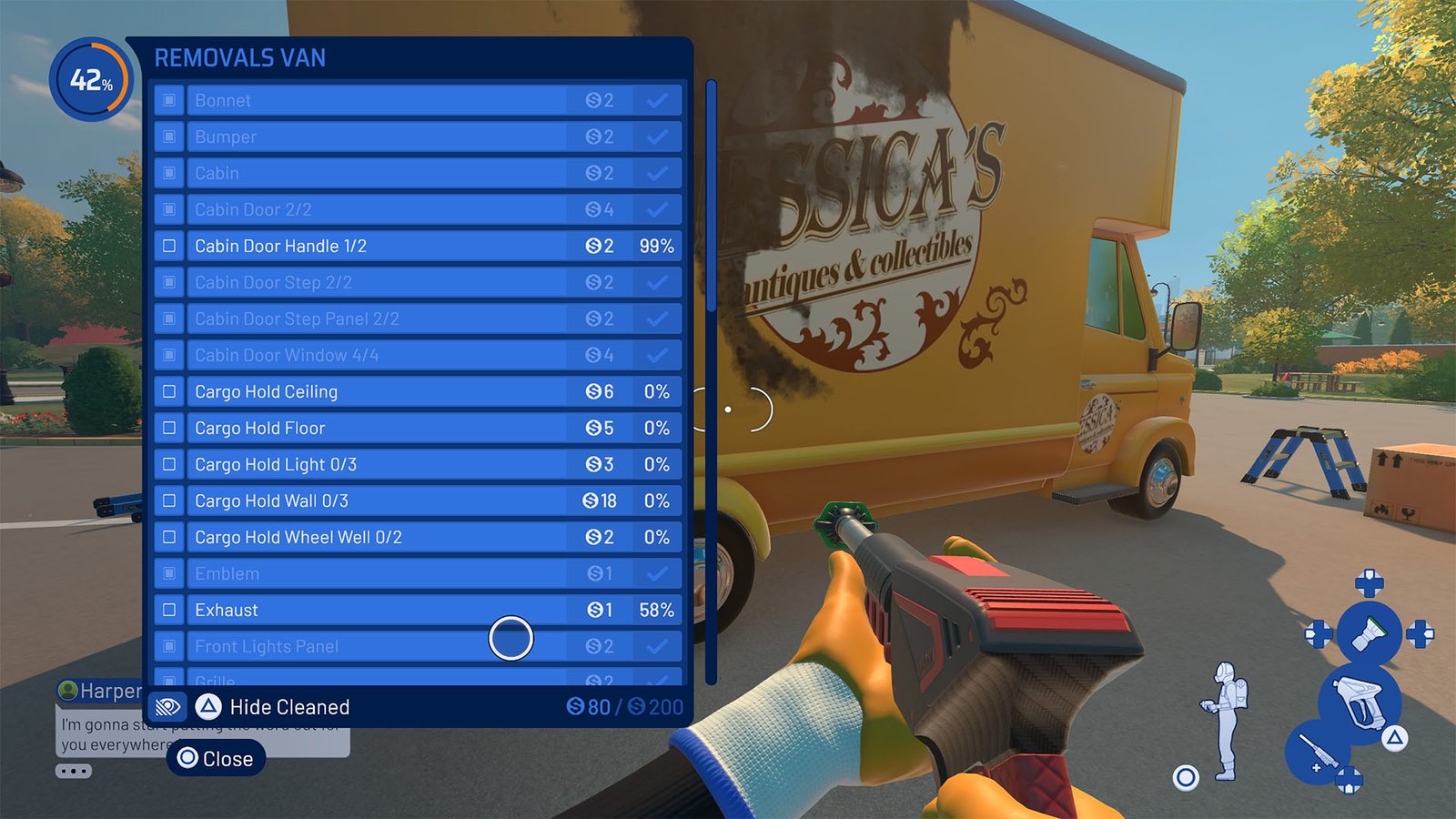This screenshot has width=1456, height=819.
Task: Click the d-pad down icon below the wand
Action: [1350, 781]
